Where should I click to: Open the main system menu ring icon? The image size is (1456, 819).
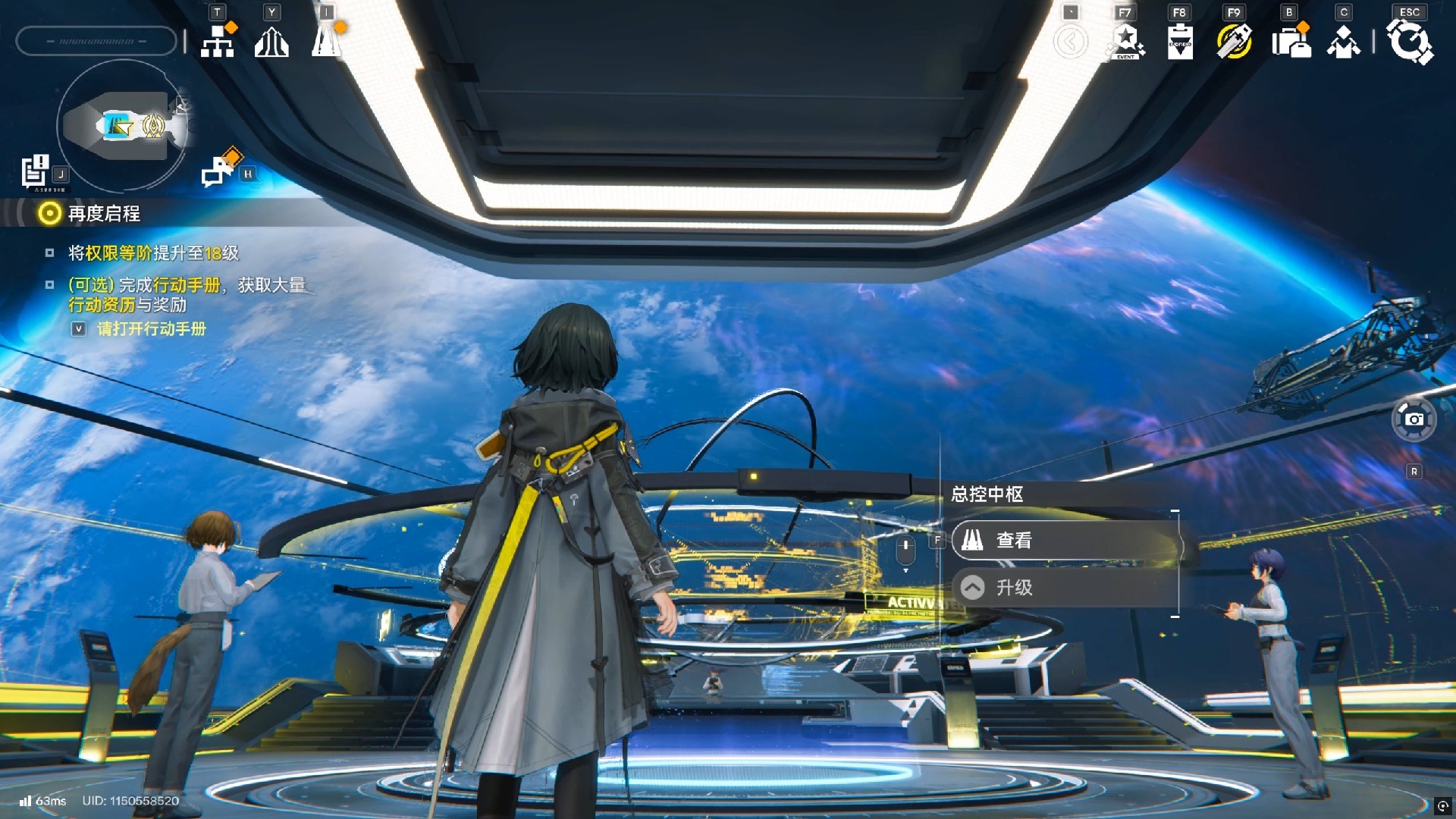1410,42
